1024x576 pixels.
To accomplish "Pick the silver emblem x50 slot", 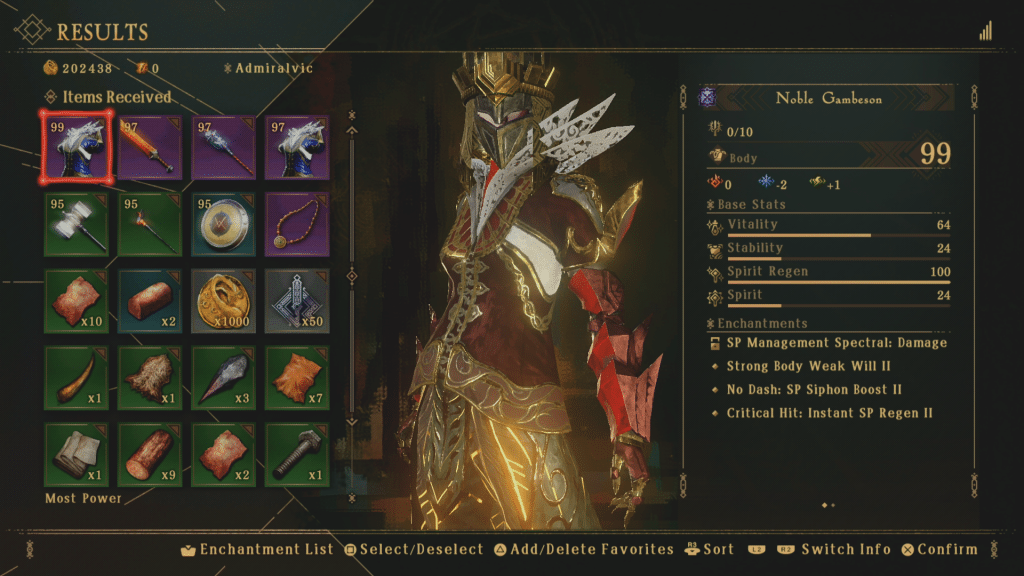I will point(297,301).
